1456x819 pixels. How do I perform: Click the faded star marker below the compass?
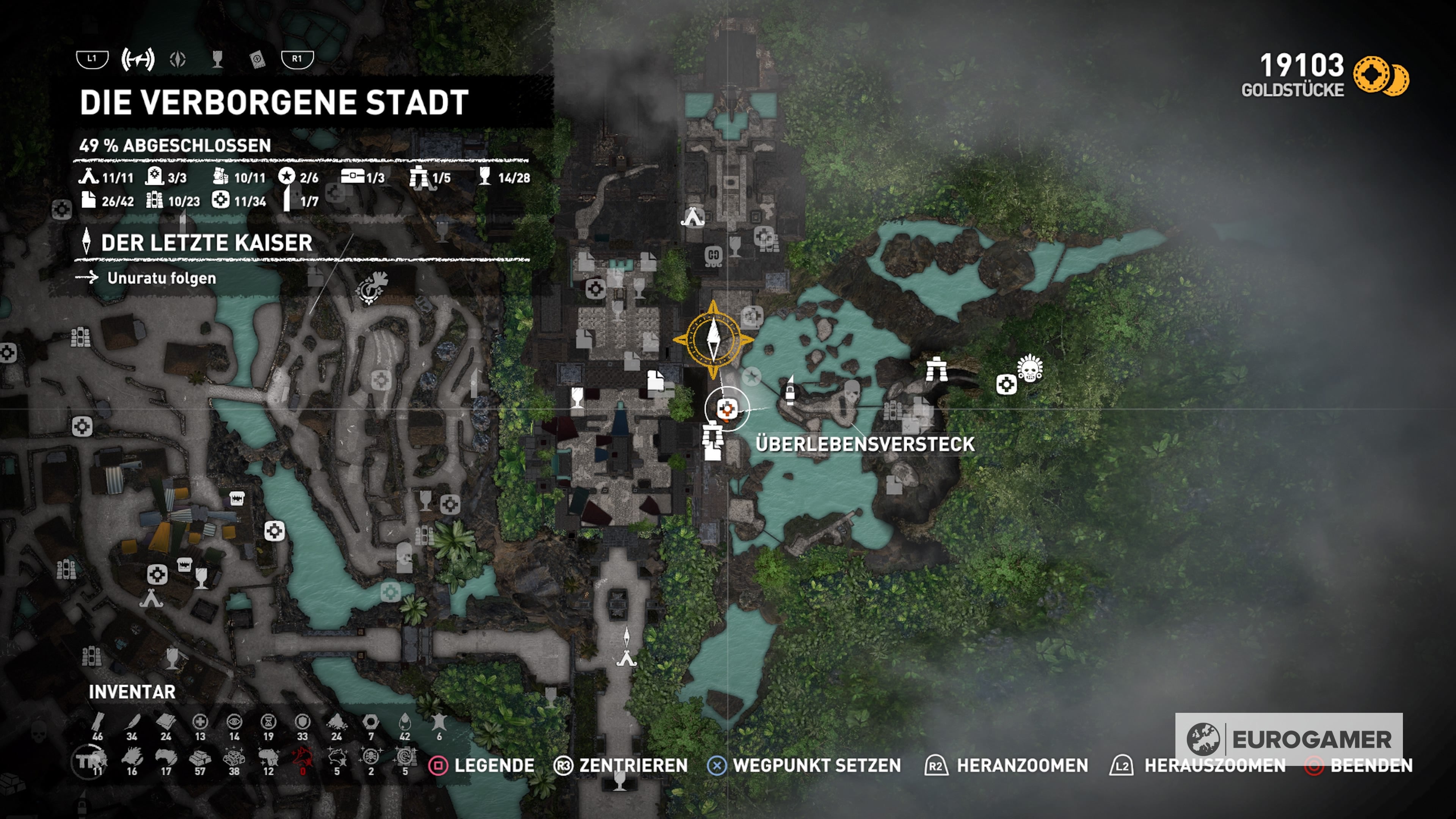(x=752, y=377)
